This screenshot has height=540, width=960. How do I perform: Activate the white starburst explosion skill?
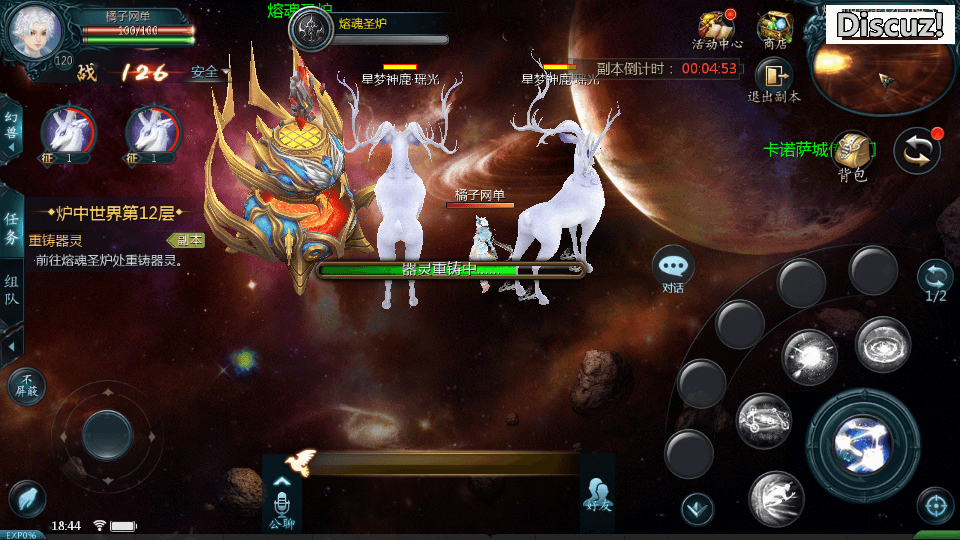pyautogui.click(x=809, y=356)
